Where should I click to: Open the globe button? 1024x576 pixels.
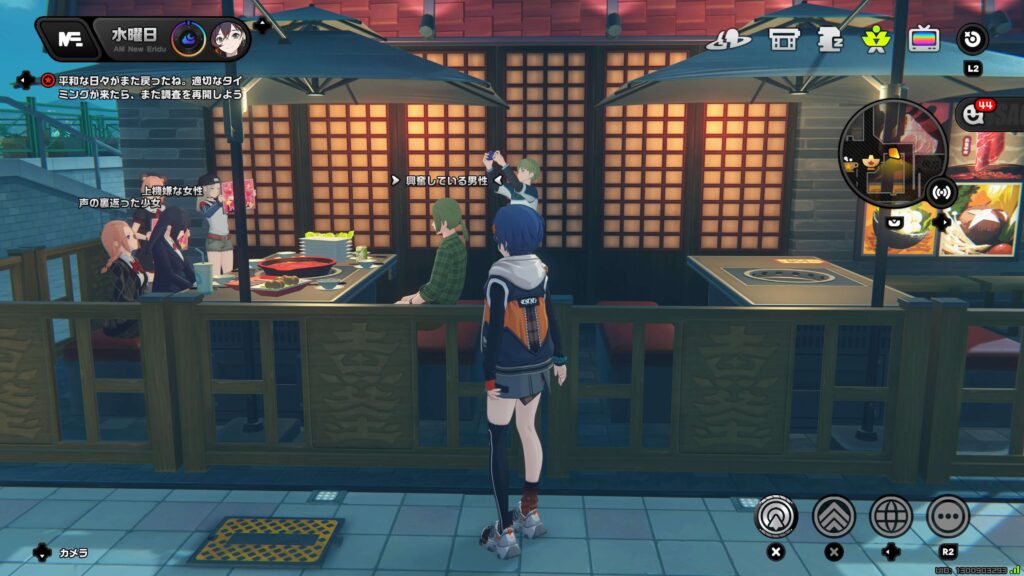coord(891,517)
